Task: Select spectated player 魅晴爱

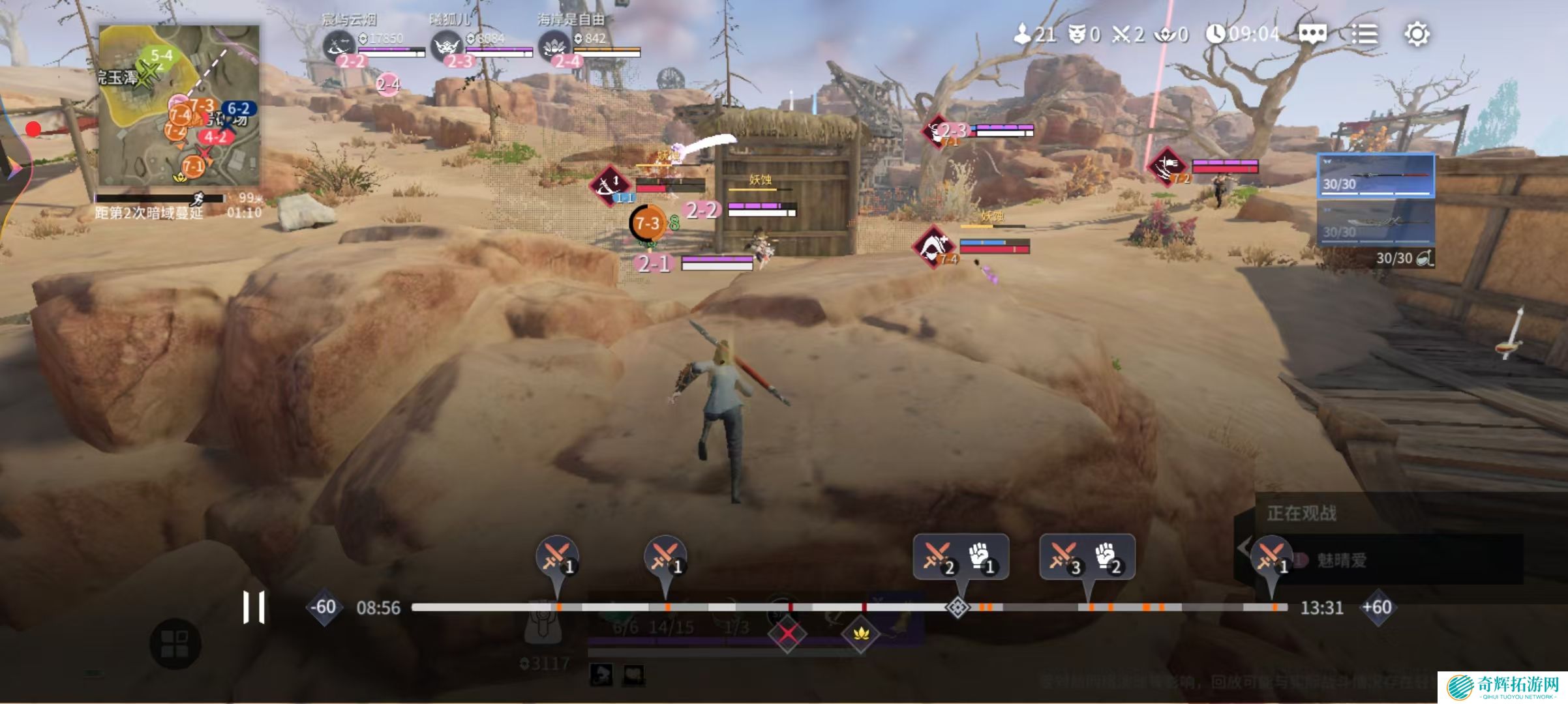Action: coord(1342,561)
